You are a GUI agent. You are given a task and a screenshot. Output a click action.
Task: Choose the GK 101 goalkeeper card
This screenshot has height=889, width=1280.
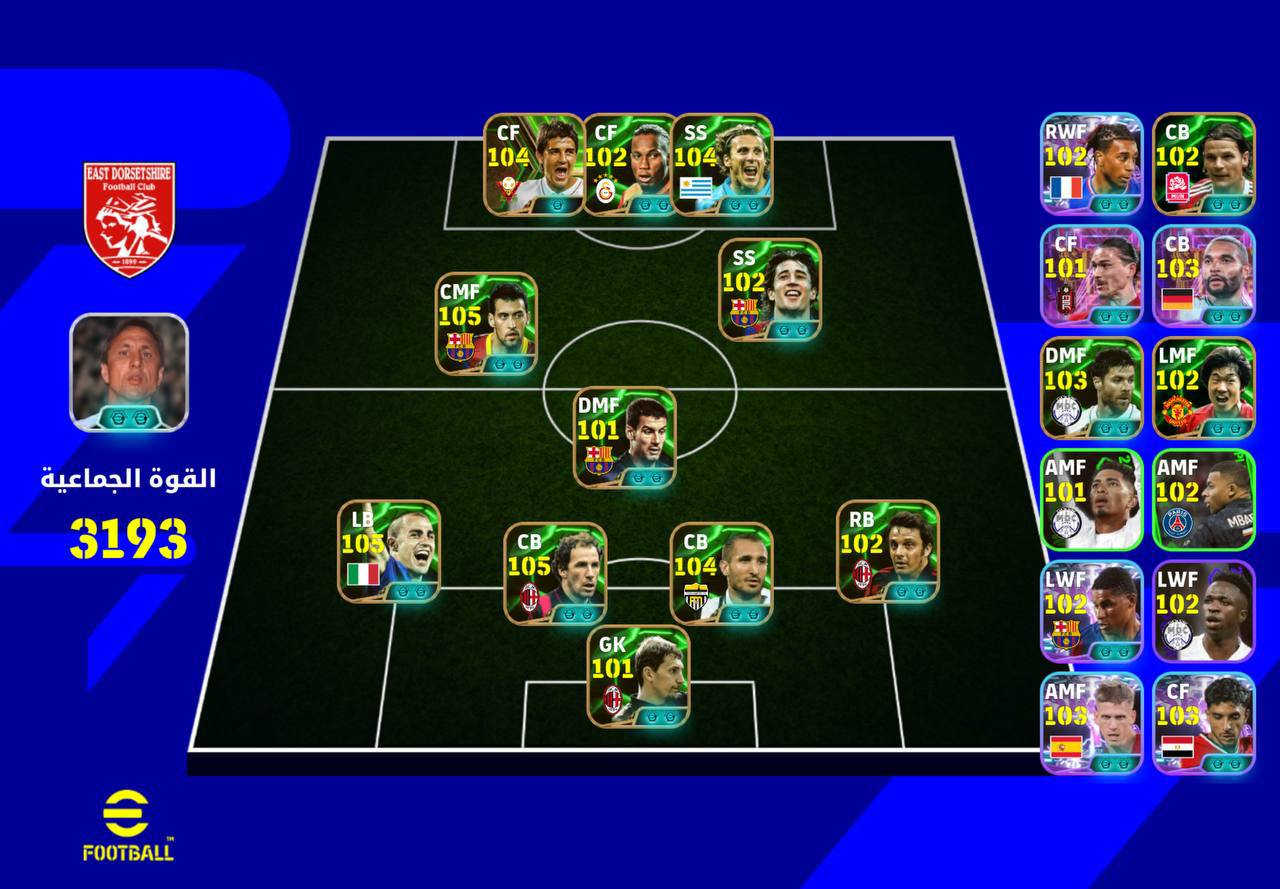tap(638, 676)
